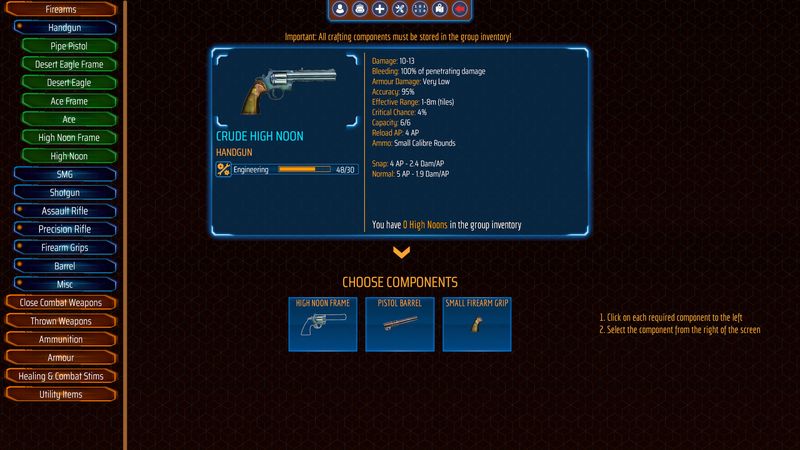Select the Pipe Pistol recipe
Screen dimensions: 800x450
[x=69, y=46]
